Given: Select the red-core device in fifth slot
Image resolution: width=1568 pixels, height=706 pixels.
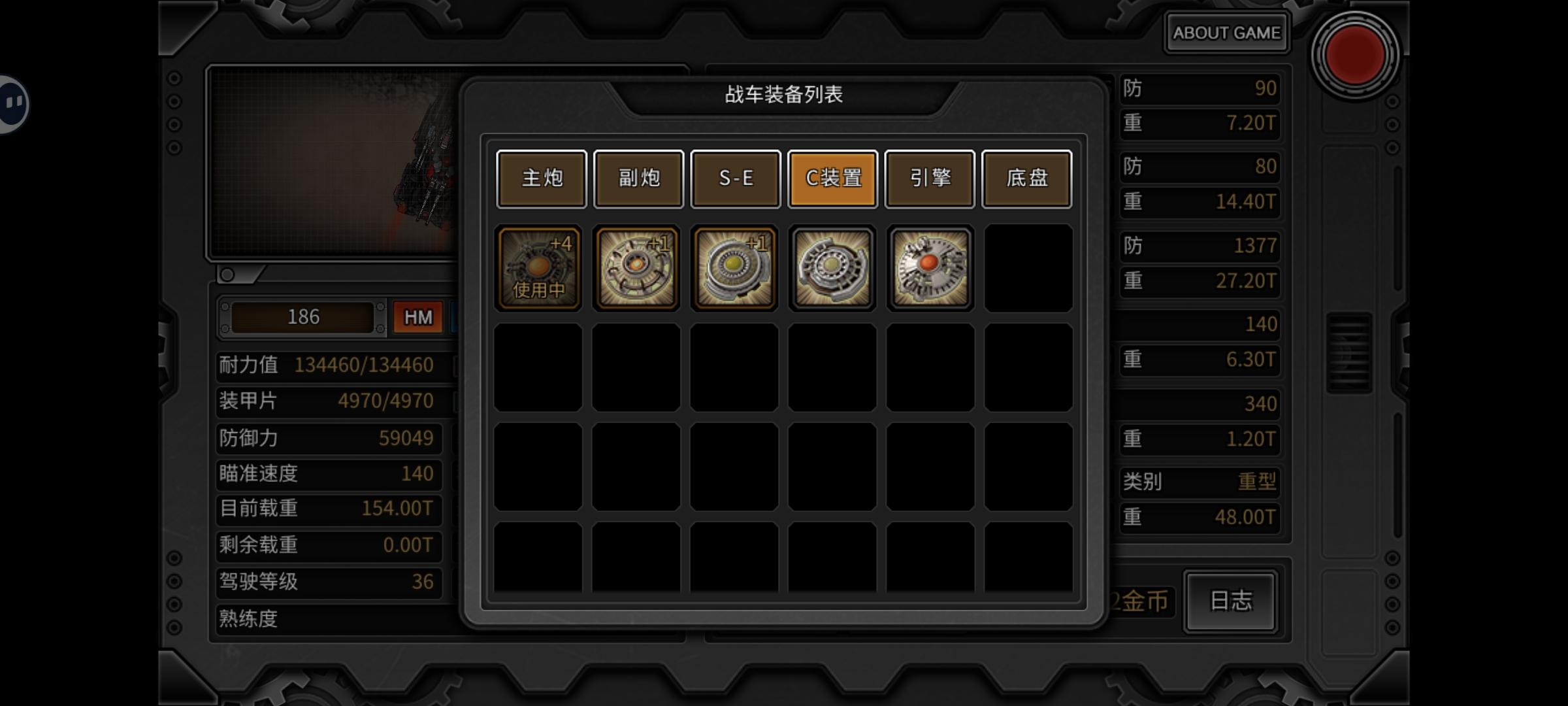Looking at the screenshot, I should 930,267.
